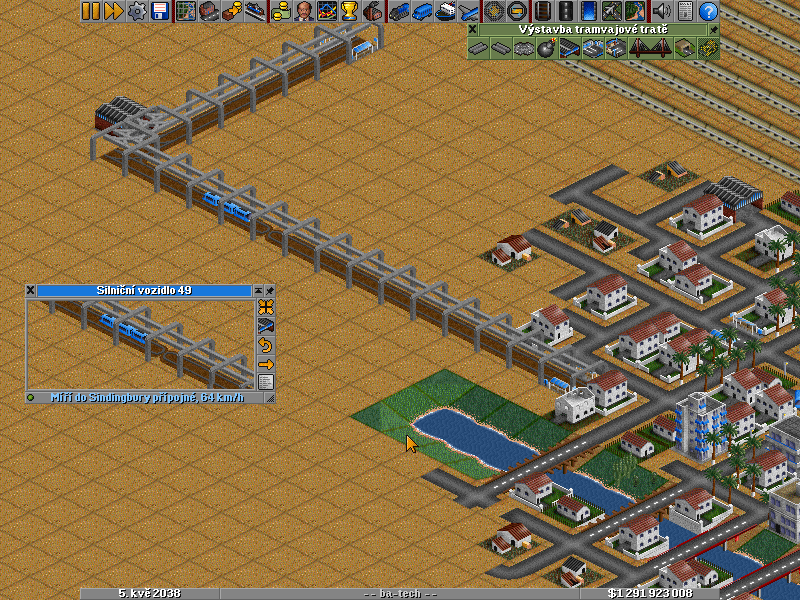Show the company league trophy menu
Screen dimensions: 800x600
(349, 11)
